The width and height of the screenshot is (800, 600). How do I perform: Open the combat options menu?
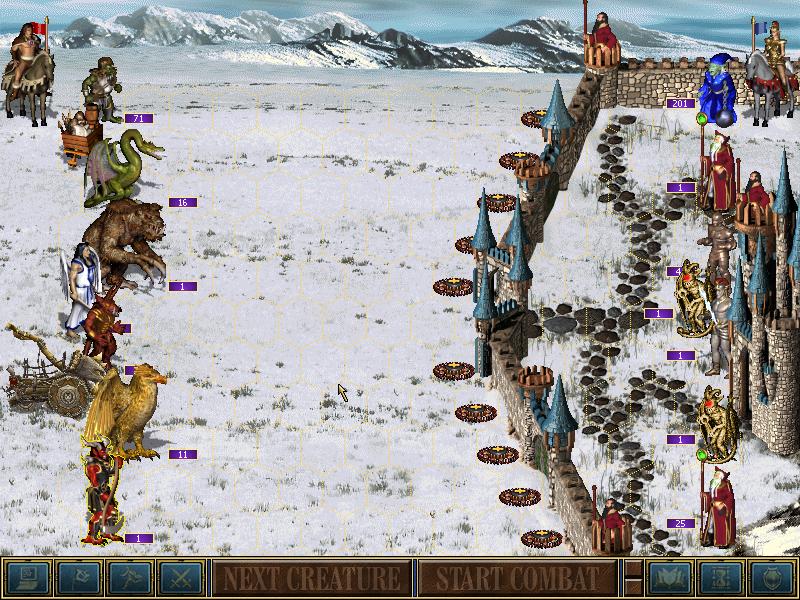point(24,578)
